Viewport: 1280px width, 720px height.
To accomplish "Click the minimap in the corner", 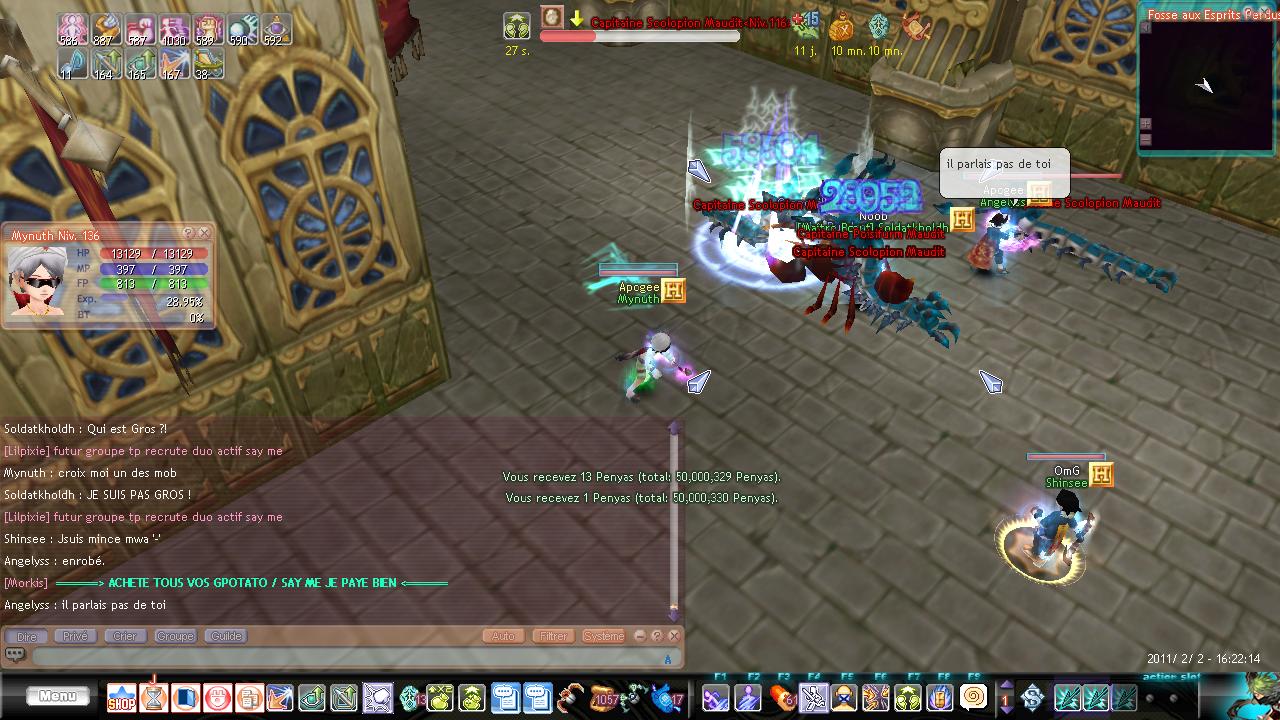I will [1208, 85].
